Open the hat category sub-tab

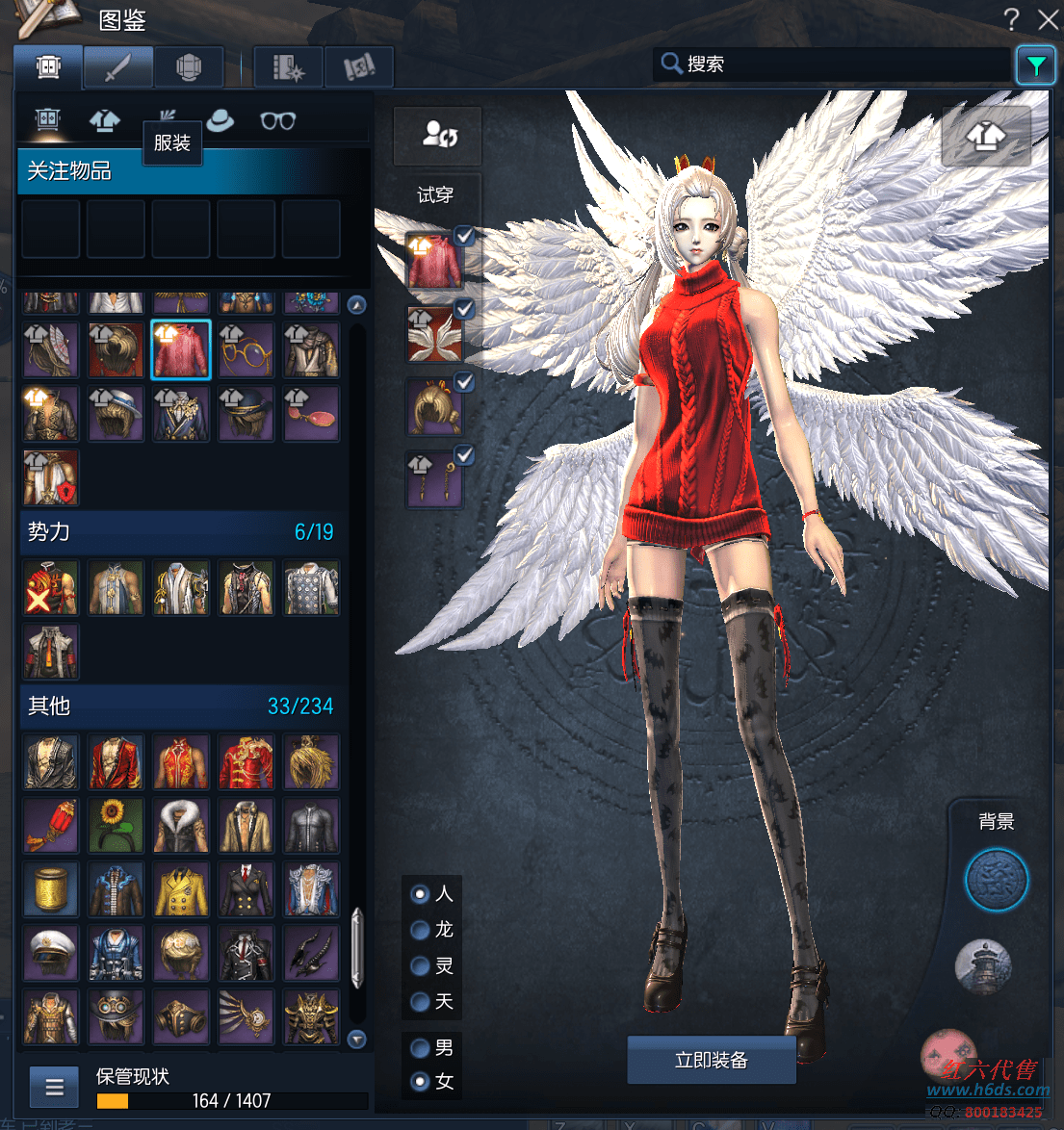[221, 120]
